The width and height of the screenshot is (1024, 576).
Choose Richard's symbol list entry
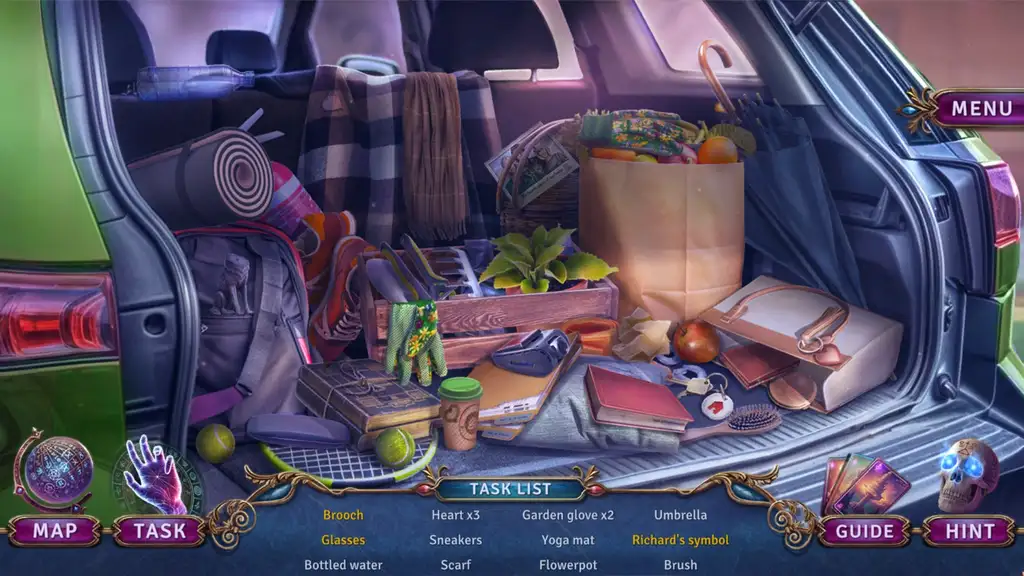coord(680,540)
